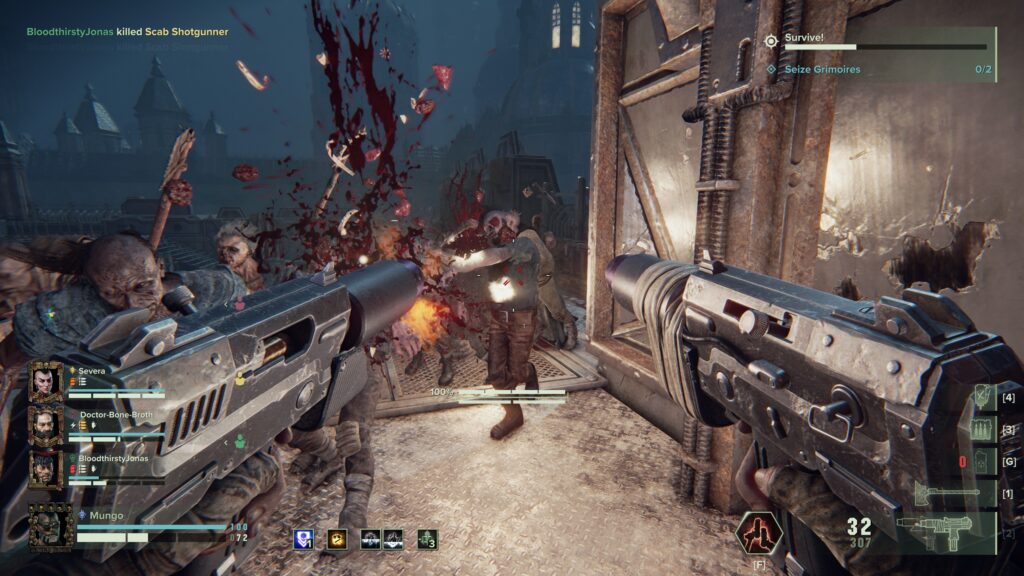Click the blue shield buff icon
This screenshot has width=1024, height=576.
(x=304, y=539)
